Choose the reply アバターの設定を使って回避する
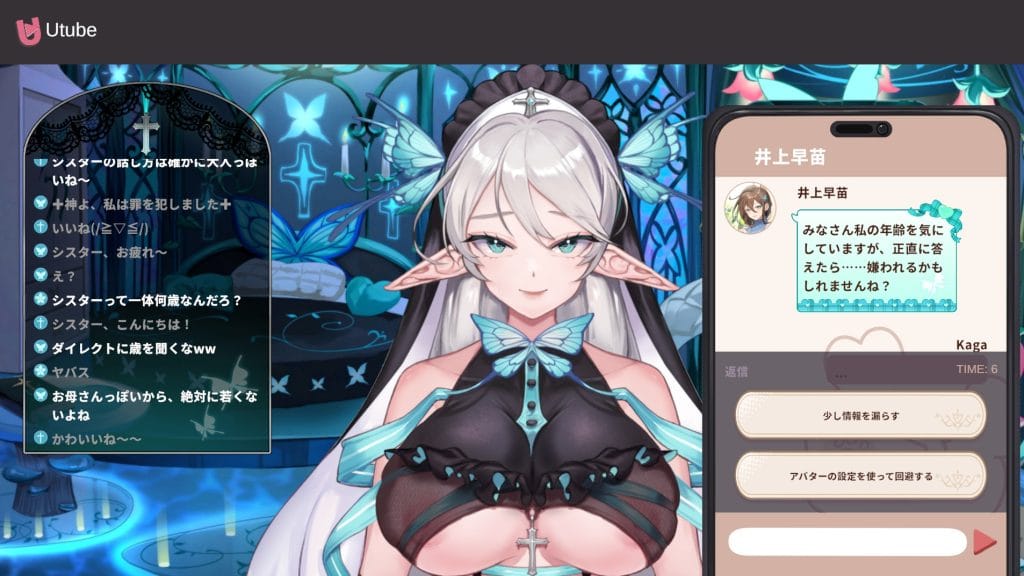The width and height of the screenshot is (1024, 576). (x=860, y=476)
